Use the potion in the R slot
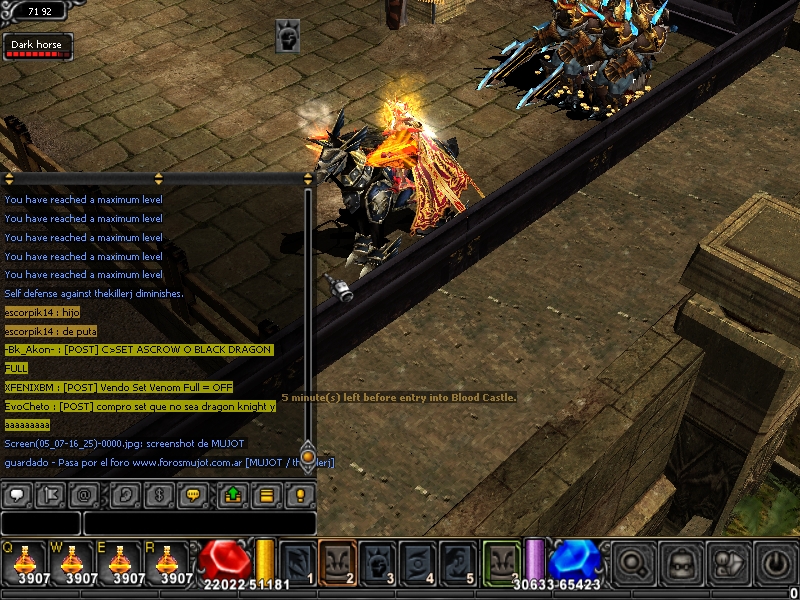 pos(172,562)
